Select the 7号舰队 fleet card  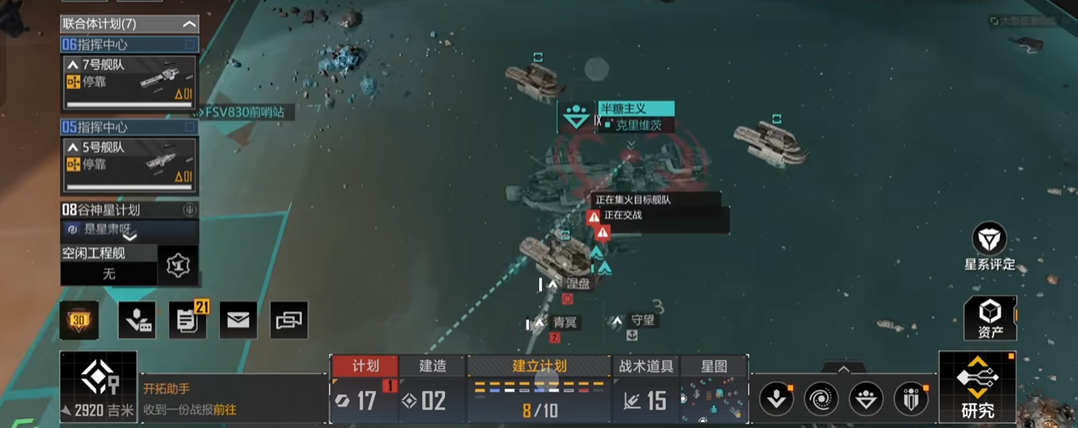tap(129, 82)
